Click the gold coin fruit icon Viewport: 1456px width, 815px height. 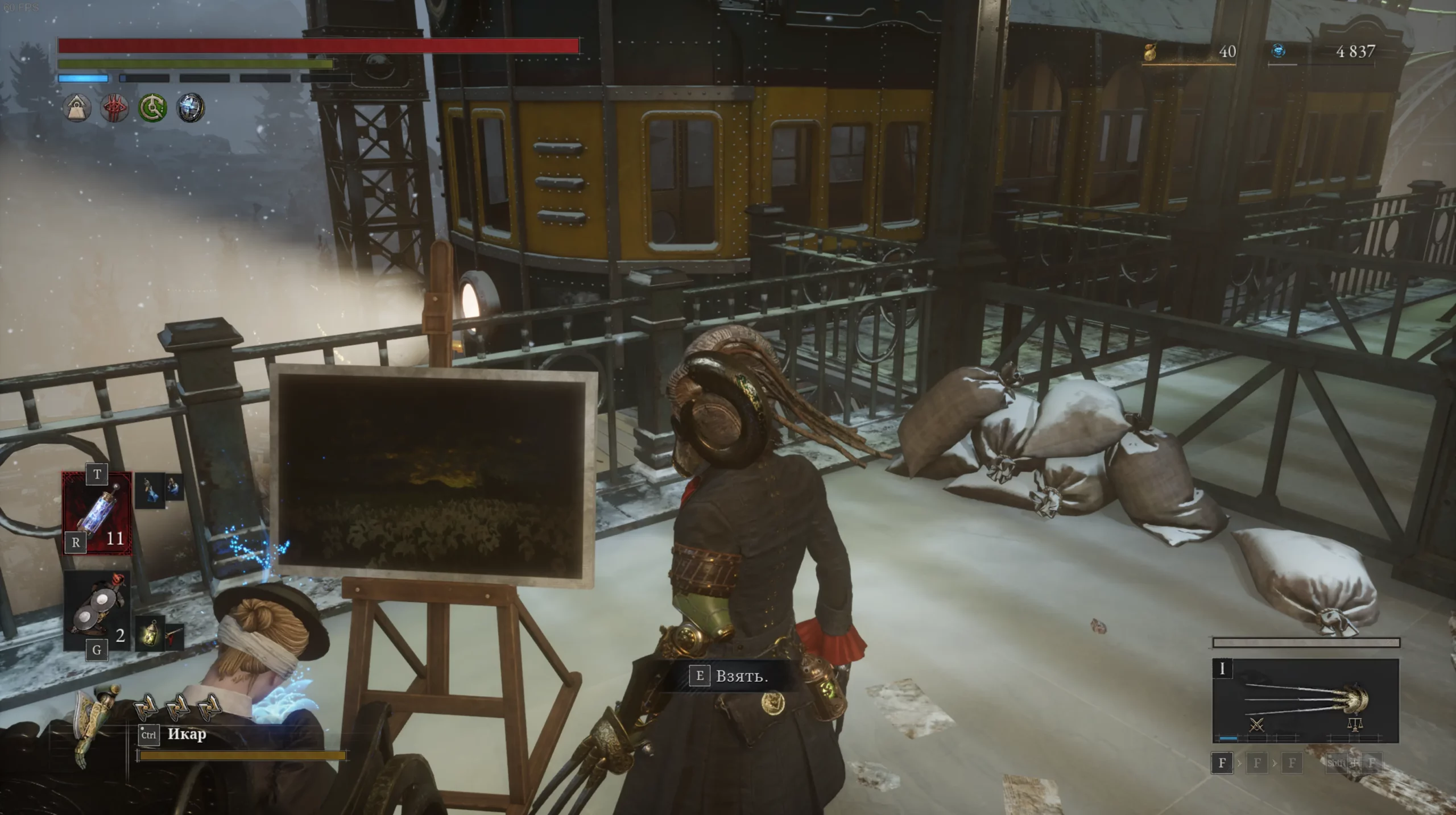tap(1151, 52)
